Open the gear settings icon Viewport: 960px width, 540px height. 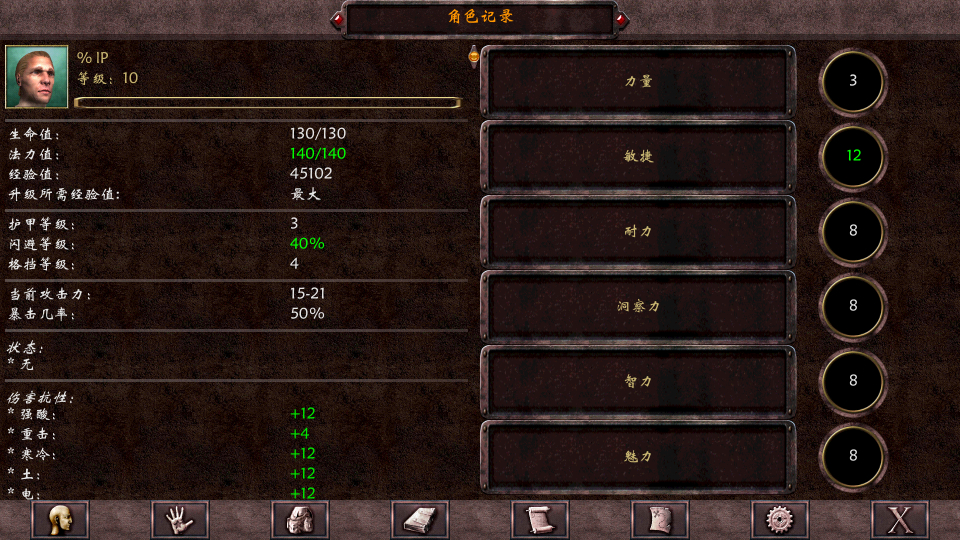(x=780, y=520)
